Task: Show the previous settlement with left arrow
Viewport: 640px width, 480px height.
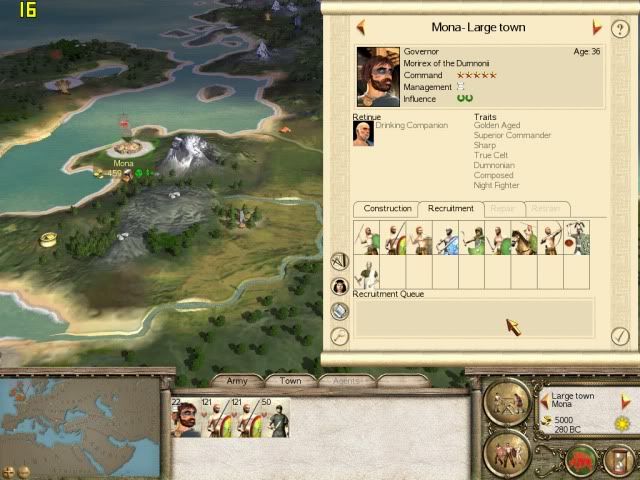Action: click(x=360, y=28)
